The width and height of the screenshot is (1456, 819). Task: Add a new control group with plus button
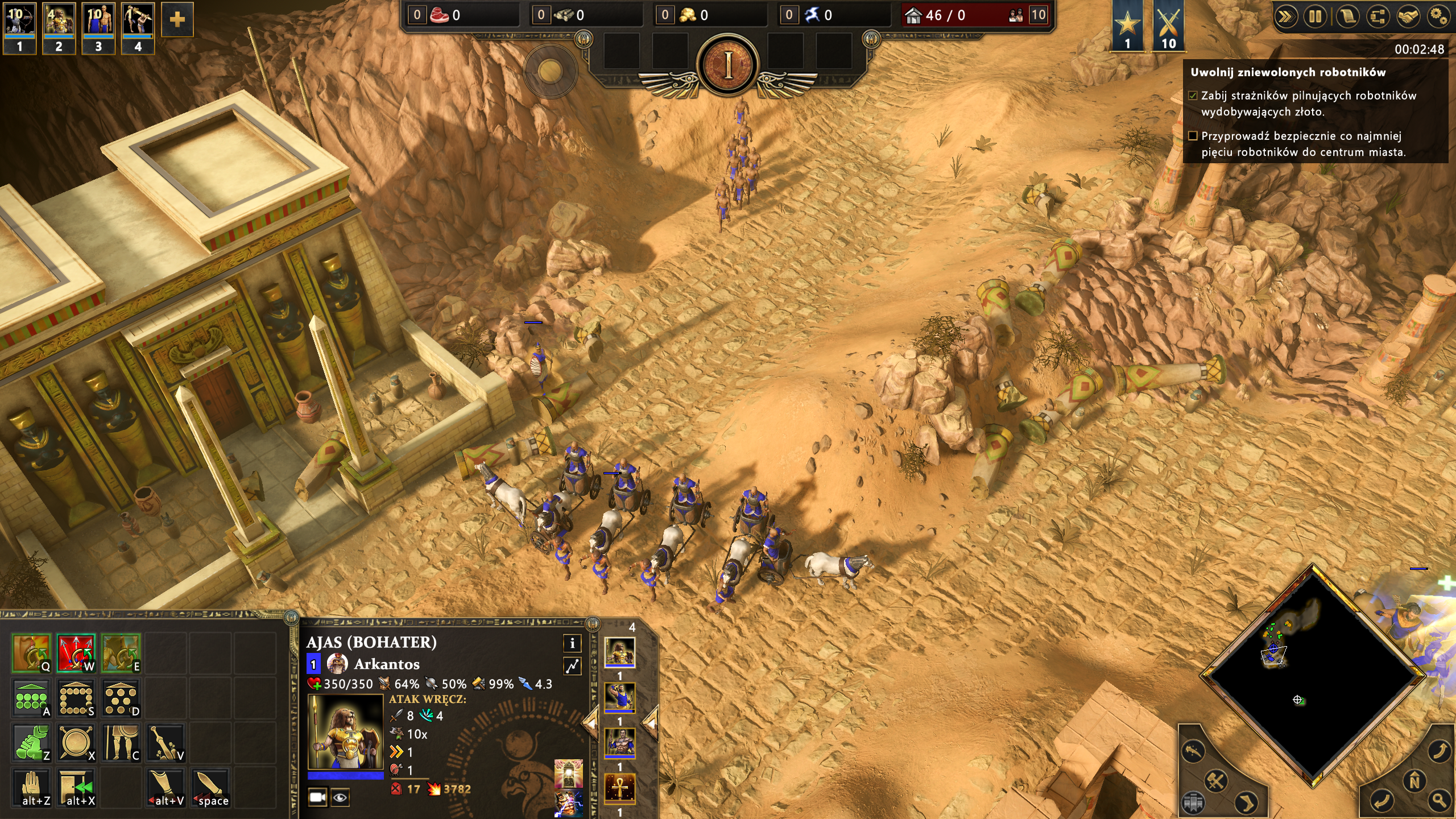pyautogui.click(x=177, y=20)
